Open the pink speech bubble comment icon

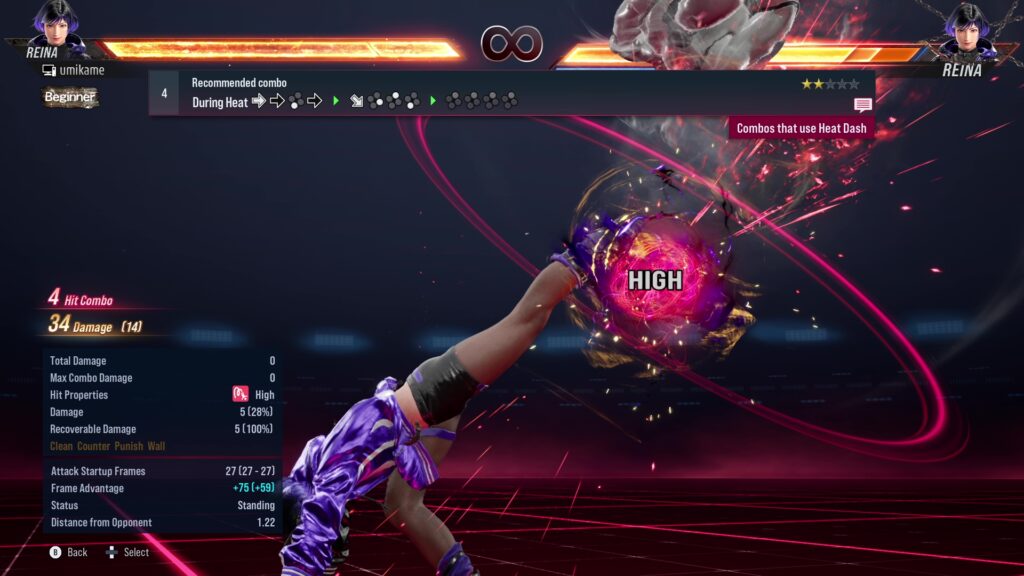pyautogui.click(x=862, y=104)
